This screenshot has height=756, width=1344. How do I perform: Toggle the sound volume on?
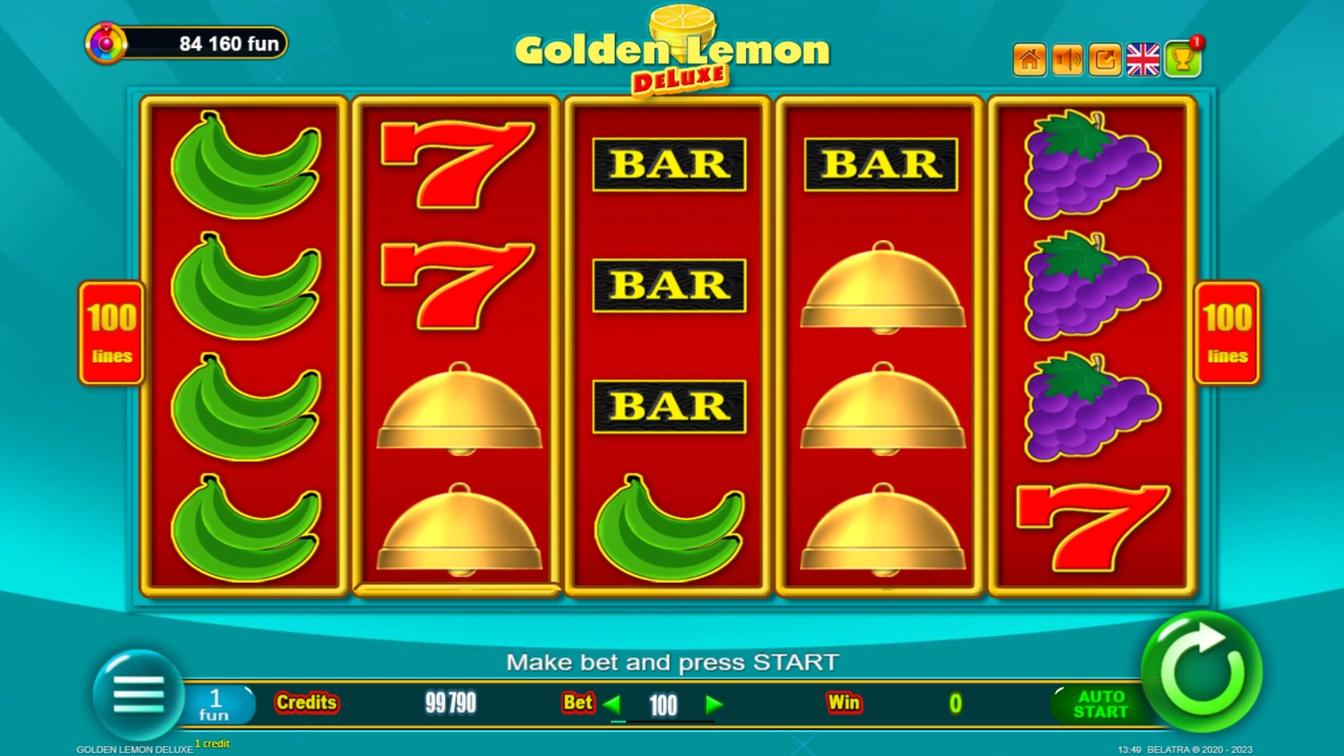[x=1066, y=58]
